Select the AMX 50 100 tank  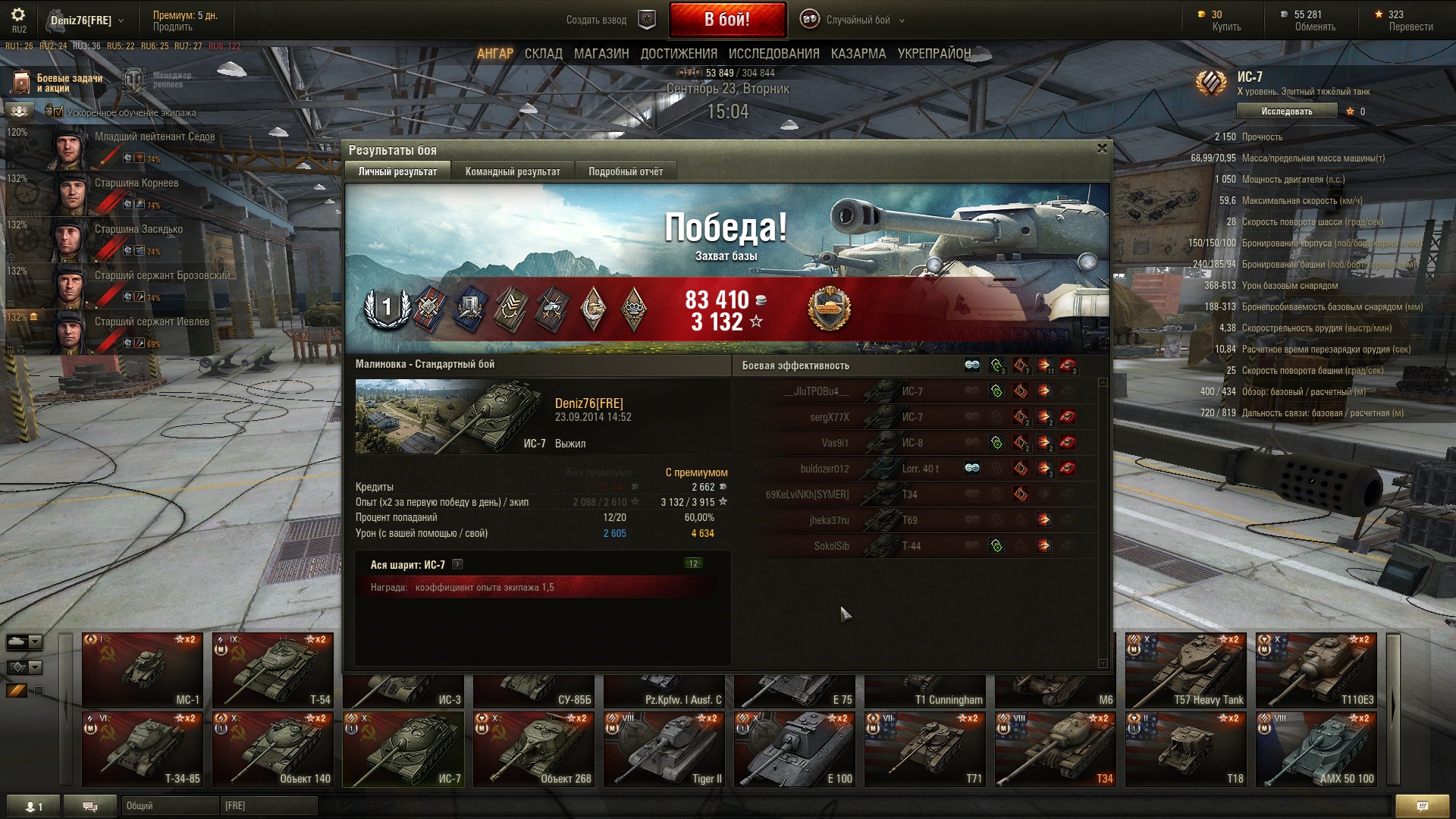click(x=1316, y=748)
